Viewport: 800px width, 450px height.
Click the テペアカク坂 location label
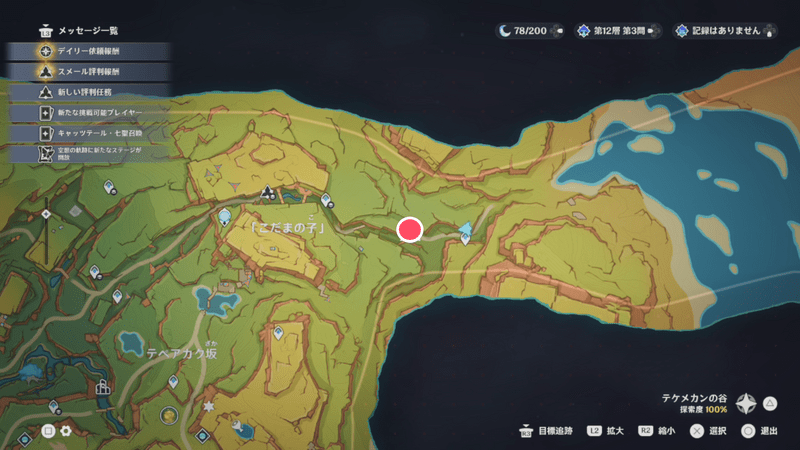click(x=181, y=354)
